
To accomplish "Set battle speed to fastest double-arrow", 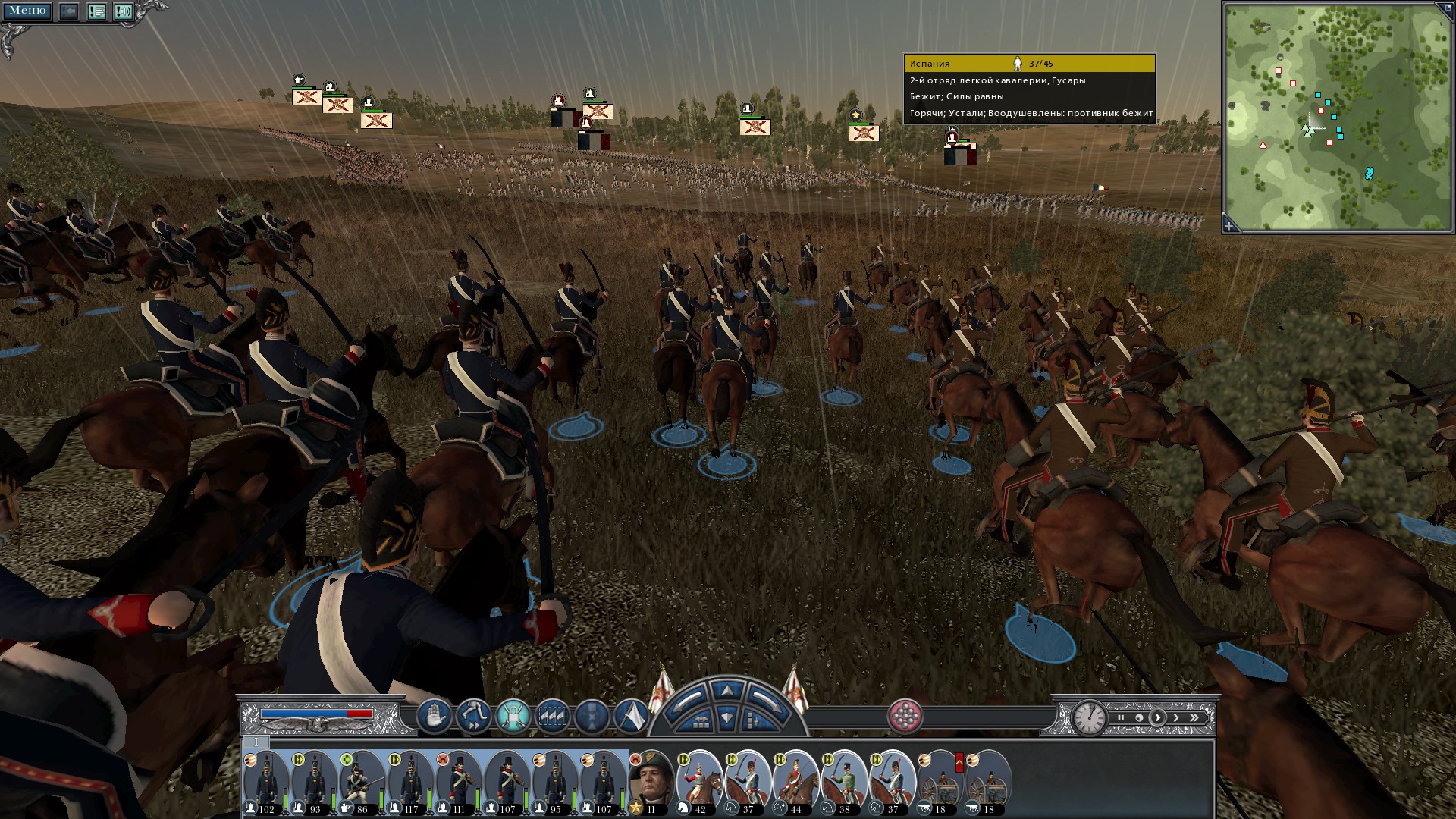I will [x=1194, y=717].
